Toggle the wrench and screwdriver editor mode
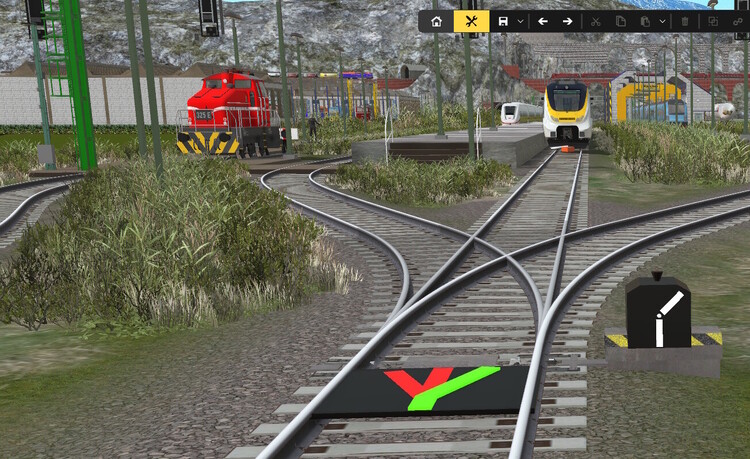The image size is (750, 459). pos(471,21)
